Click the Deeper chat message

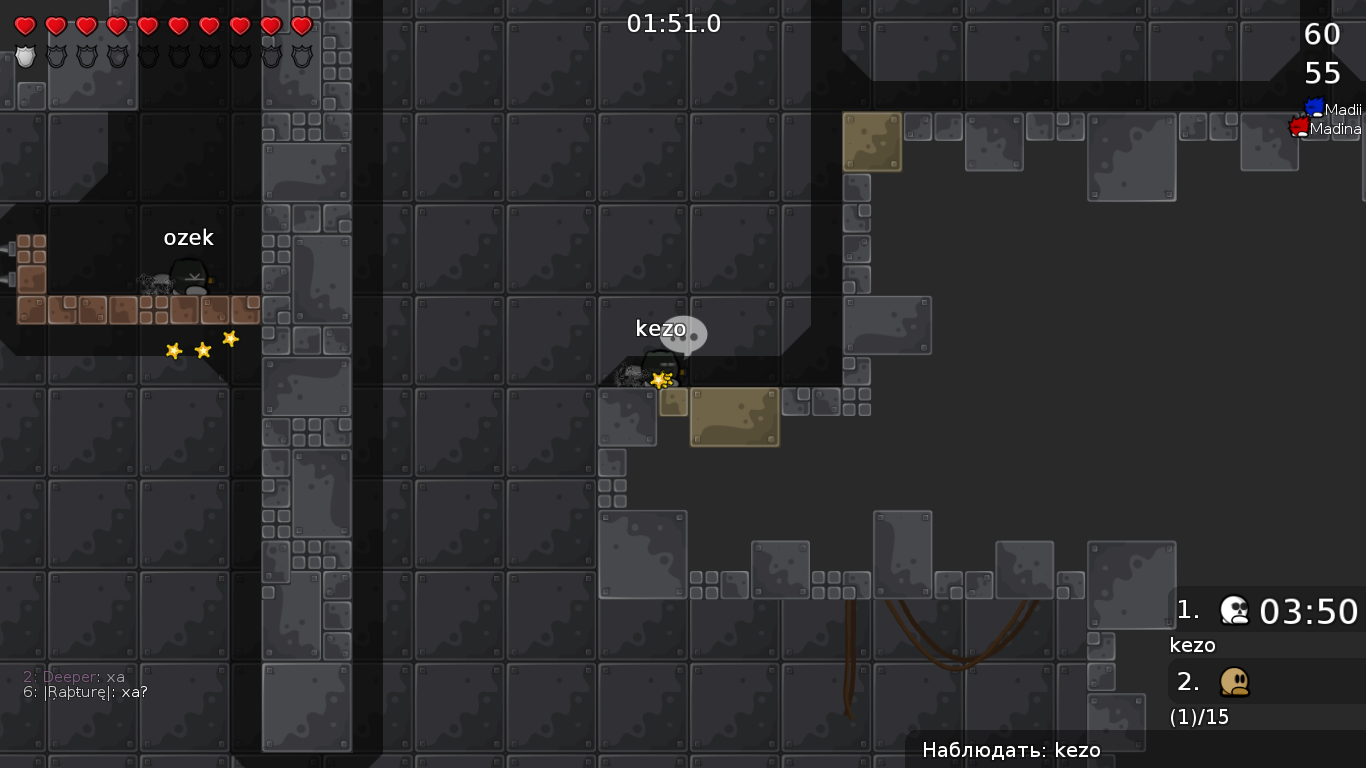pos(75,677)
